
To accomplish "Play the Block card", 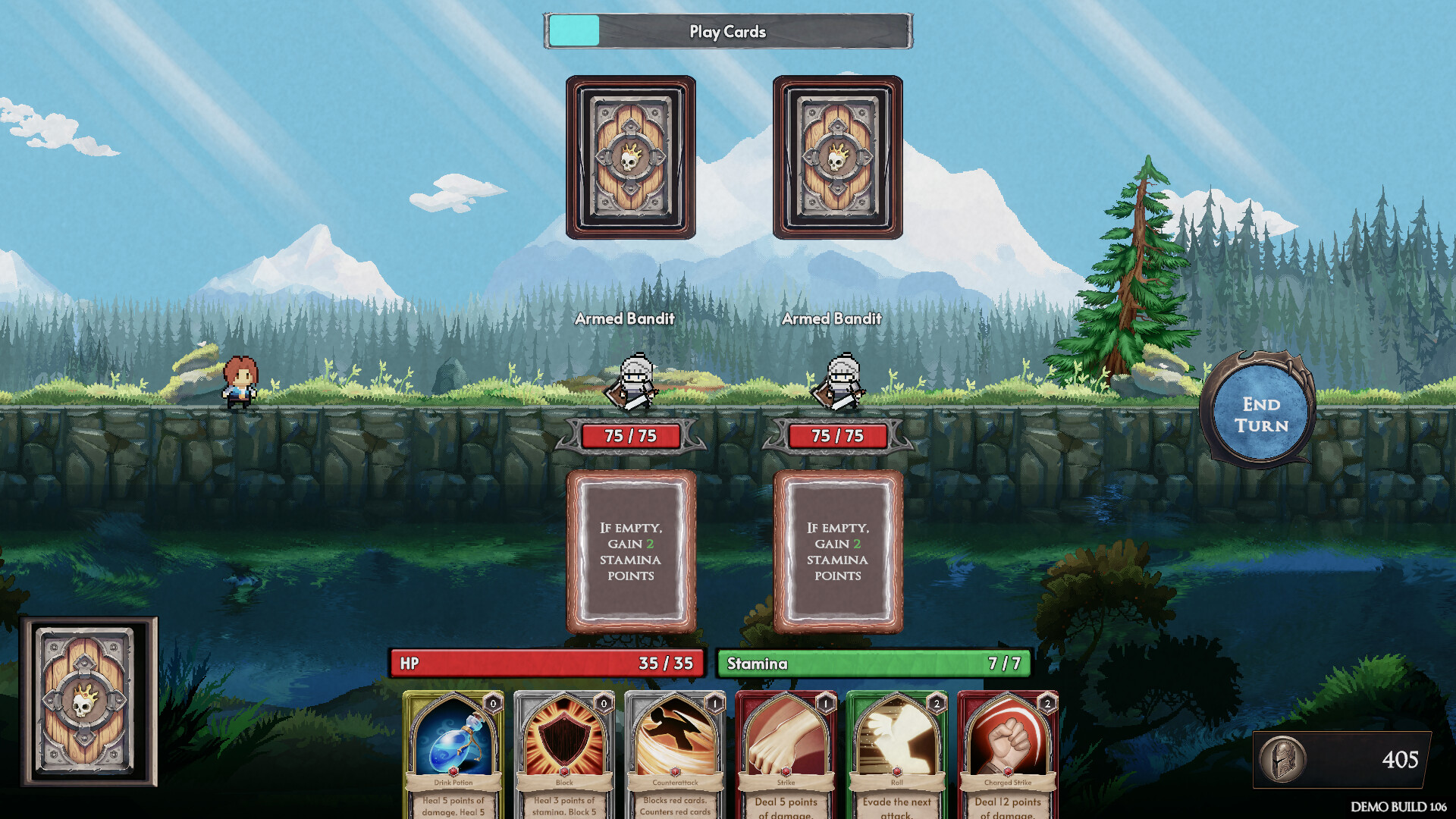I will click(x=565, y=751).
